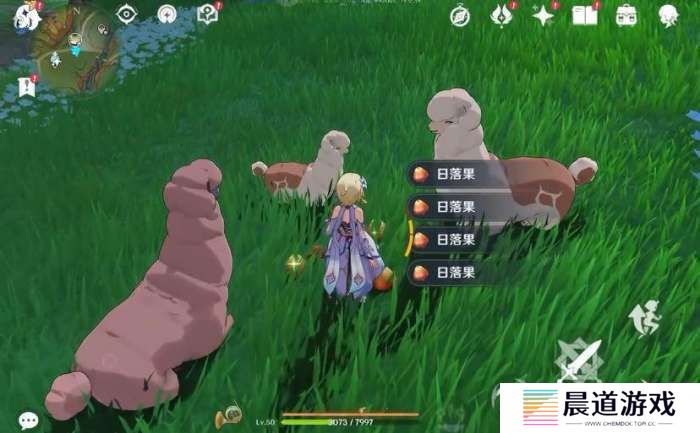Open the backpack inventory
This screenshot has height=433, width=700.
627,15
